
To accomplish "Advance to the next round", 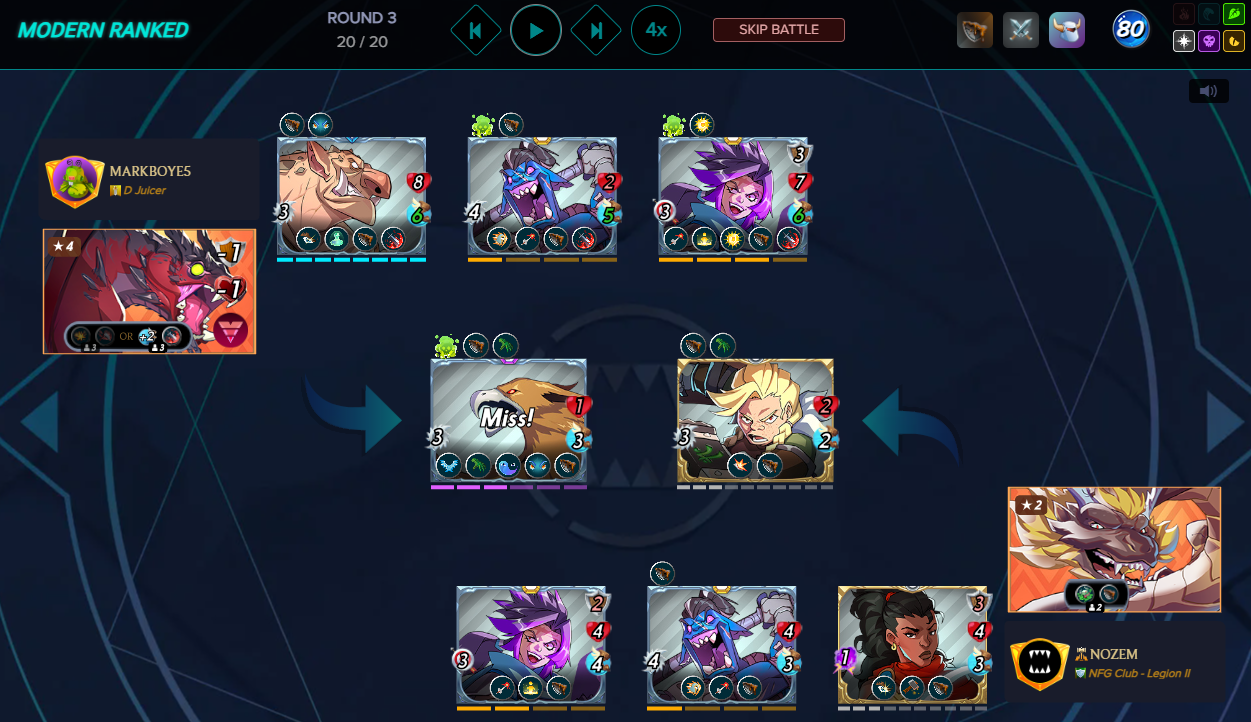I will pyautogui.click(x=596, y=30).
